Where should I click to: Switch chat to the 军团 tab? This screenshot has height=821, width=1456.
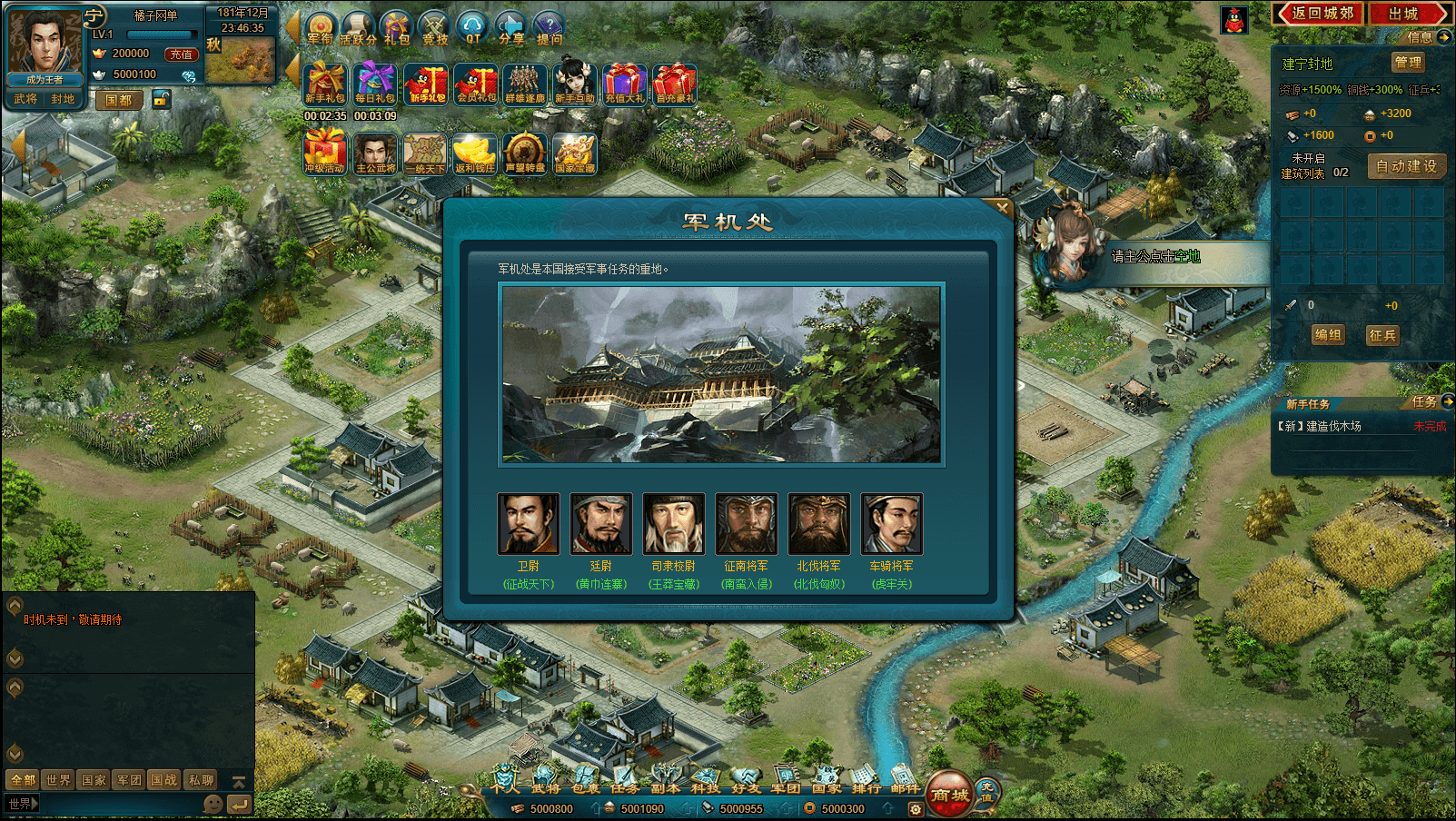click(128, 780)
